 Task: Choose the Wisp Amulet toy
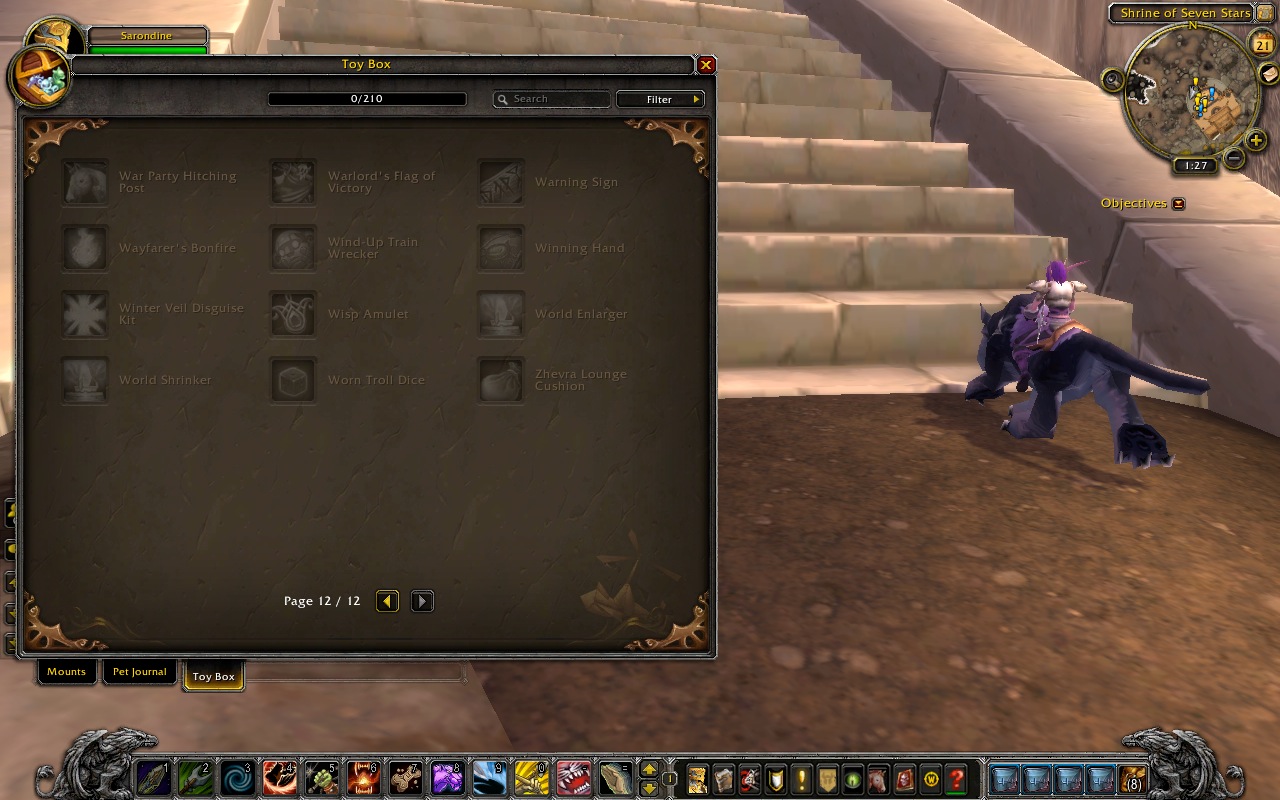tap(294, 315)
